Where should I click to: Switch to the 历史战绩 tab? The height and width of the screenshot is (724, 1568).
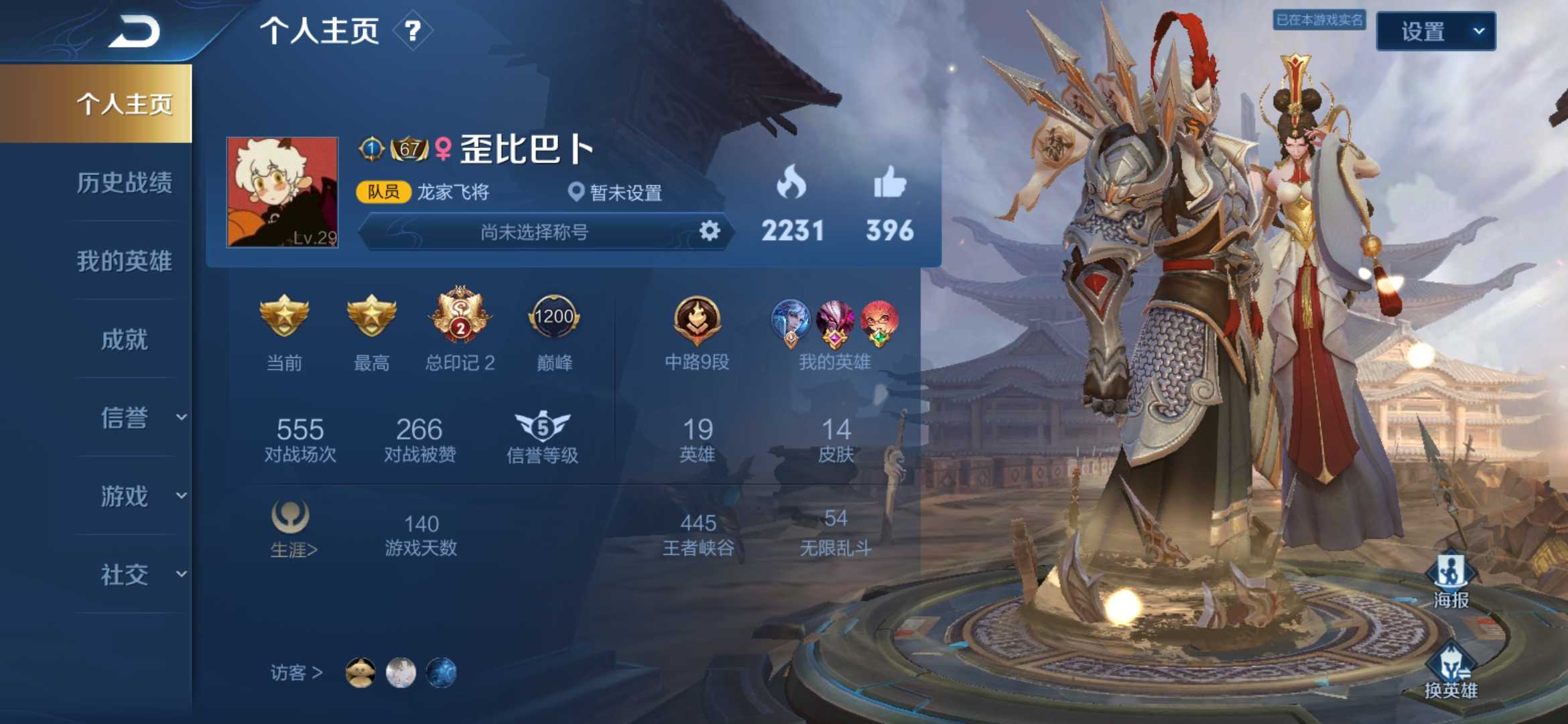(124, 184)
